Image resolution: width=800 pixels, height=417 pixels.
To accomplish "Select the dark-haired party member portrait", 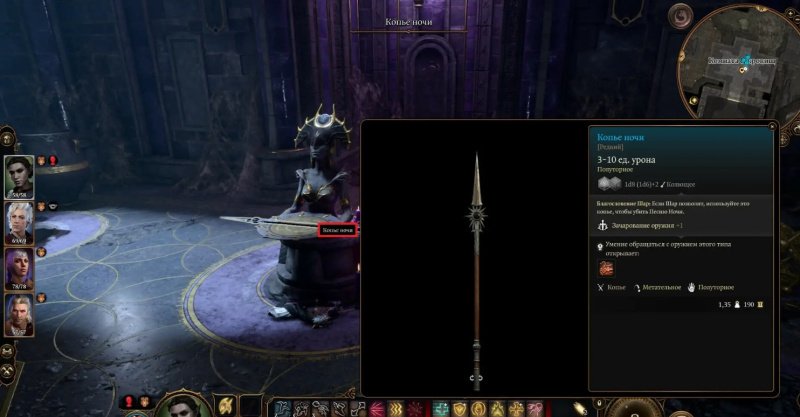I will [x=19, y=176].
